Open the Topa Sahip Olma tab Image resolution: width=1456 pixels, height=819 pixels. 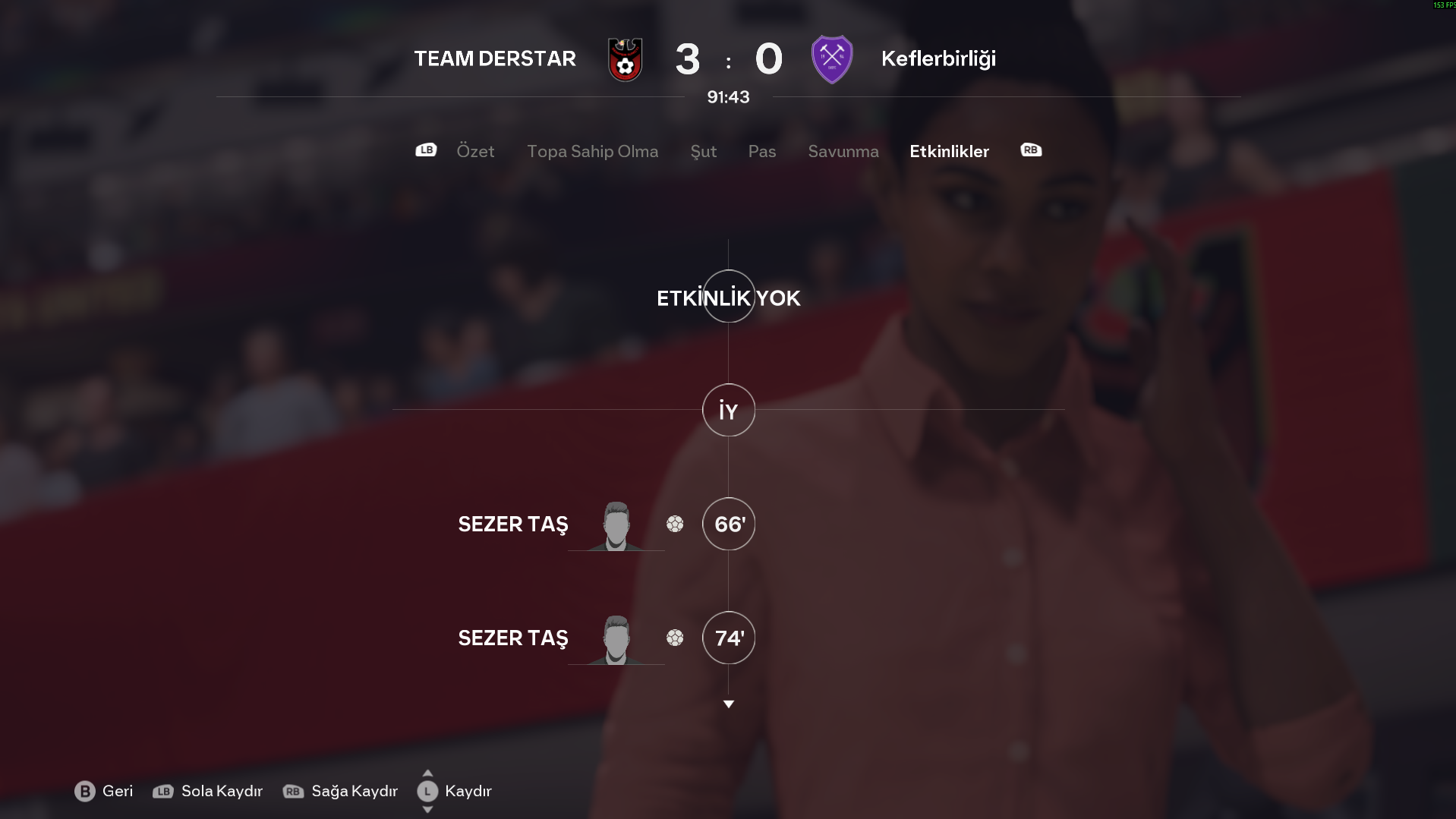592,151
